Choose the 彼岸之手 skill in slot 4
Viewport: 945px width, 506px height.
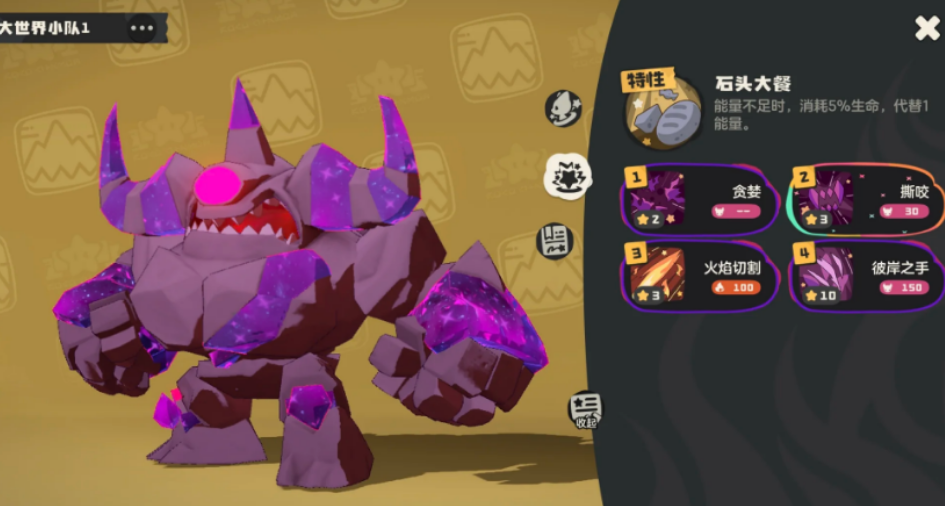(868, 276)
